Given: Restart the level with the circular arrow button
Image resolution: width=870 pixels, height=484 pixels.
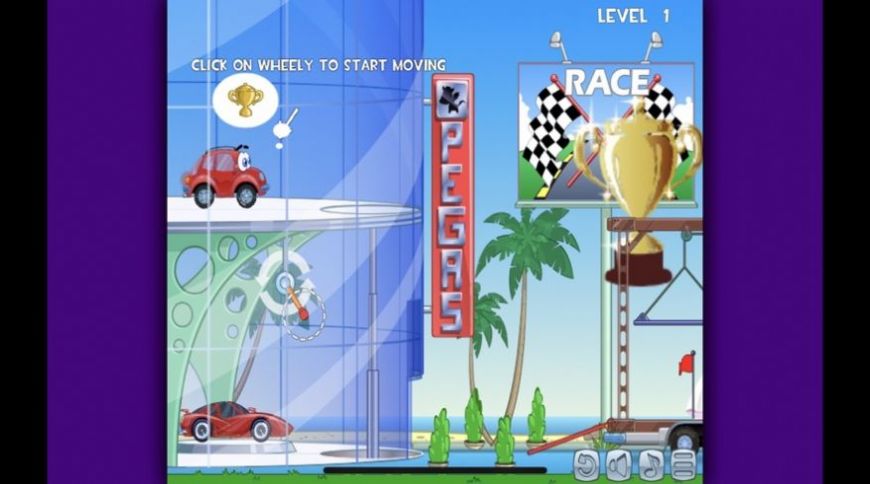Looking at the screenshot, I should coord(588,464).
